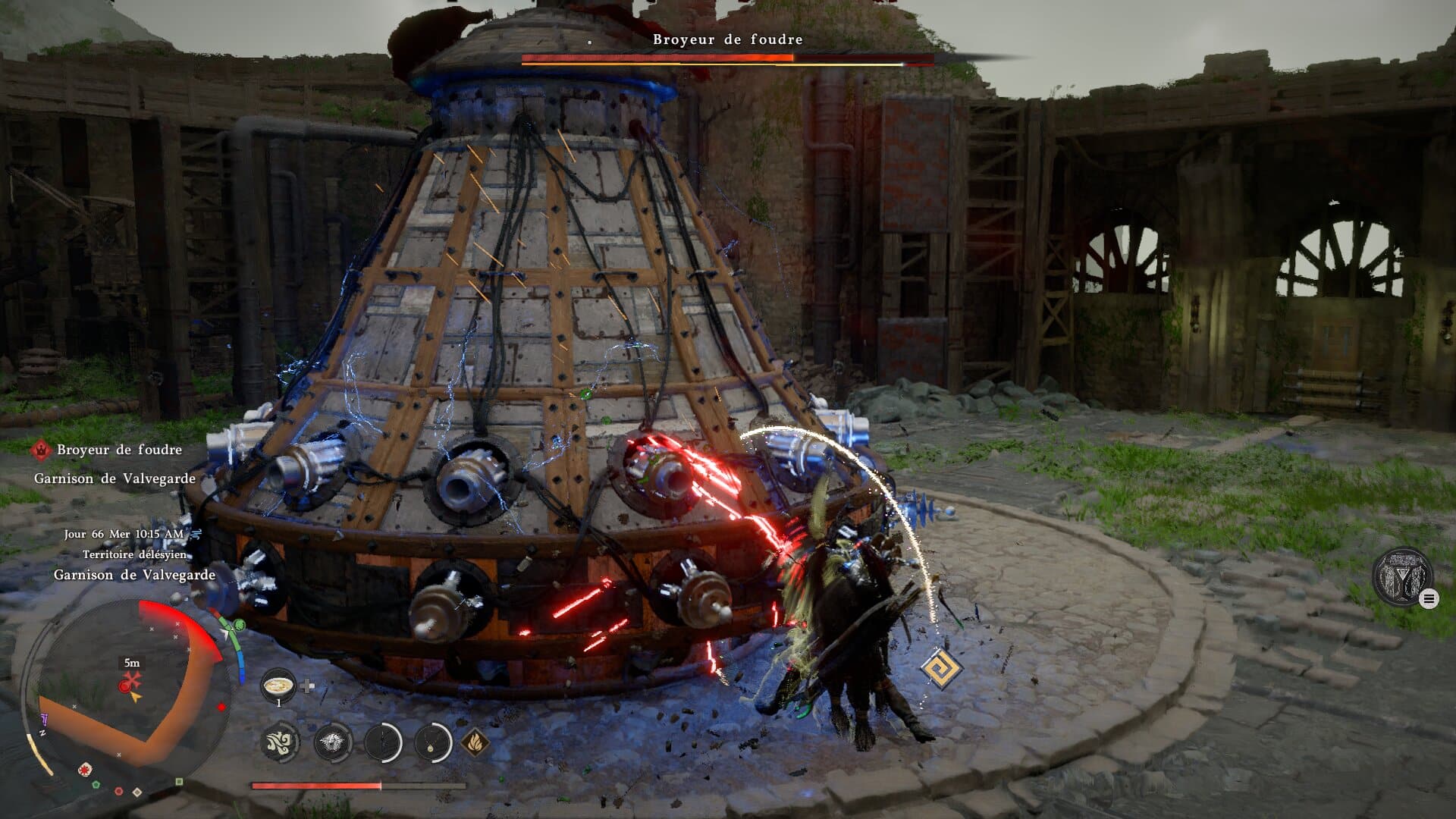1456x819 pixels.
Task: Use the white beast head skill
Action: point(332,741)
